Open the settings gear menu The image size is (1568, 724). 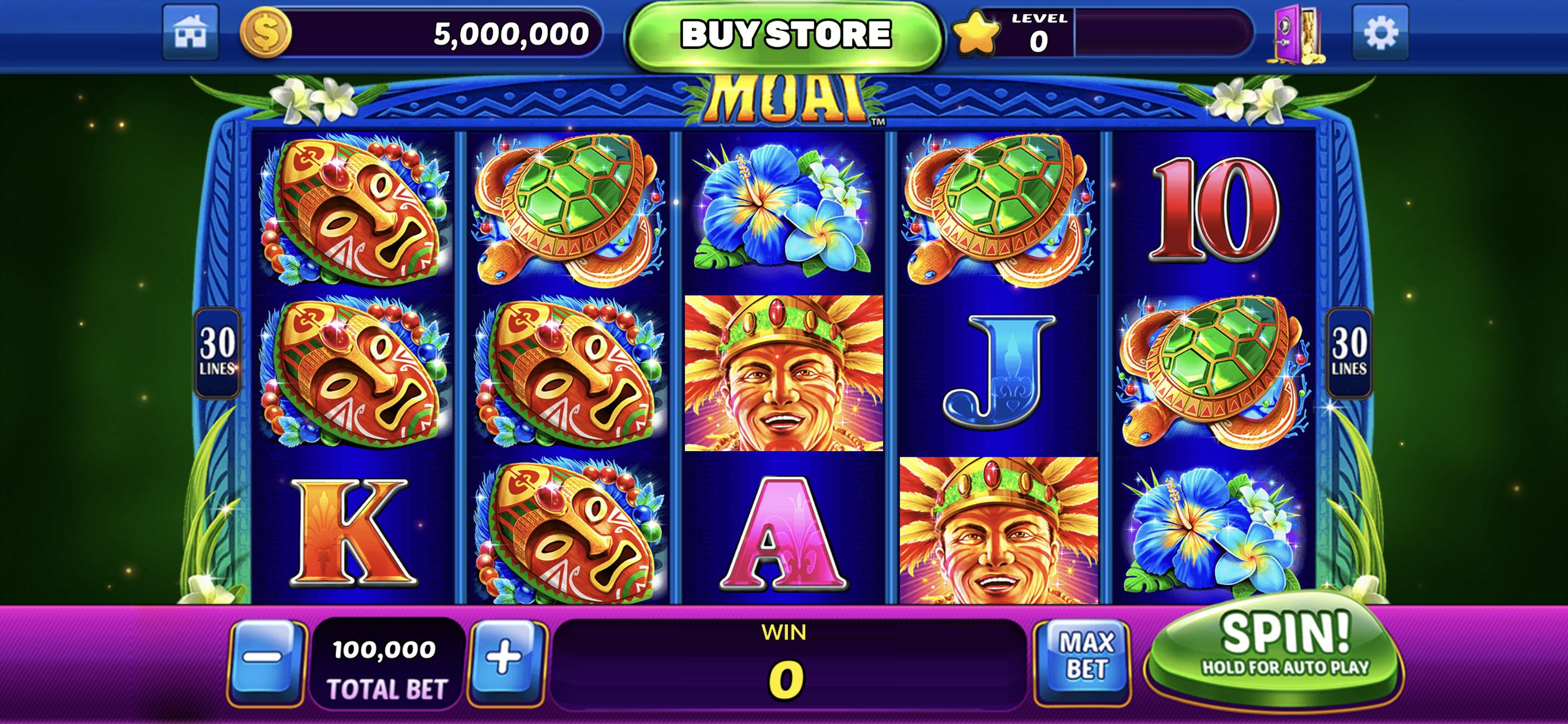click(1380, 33)
